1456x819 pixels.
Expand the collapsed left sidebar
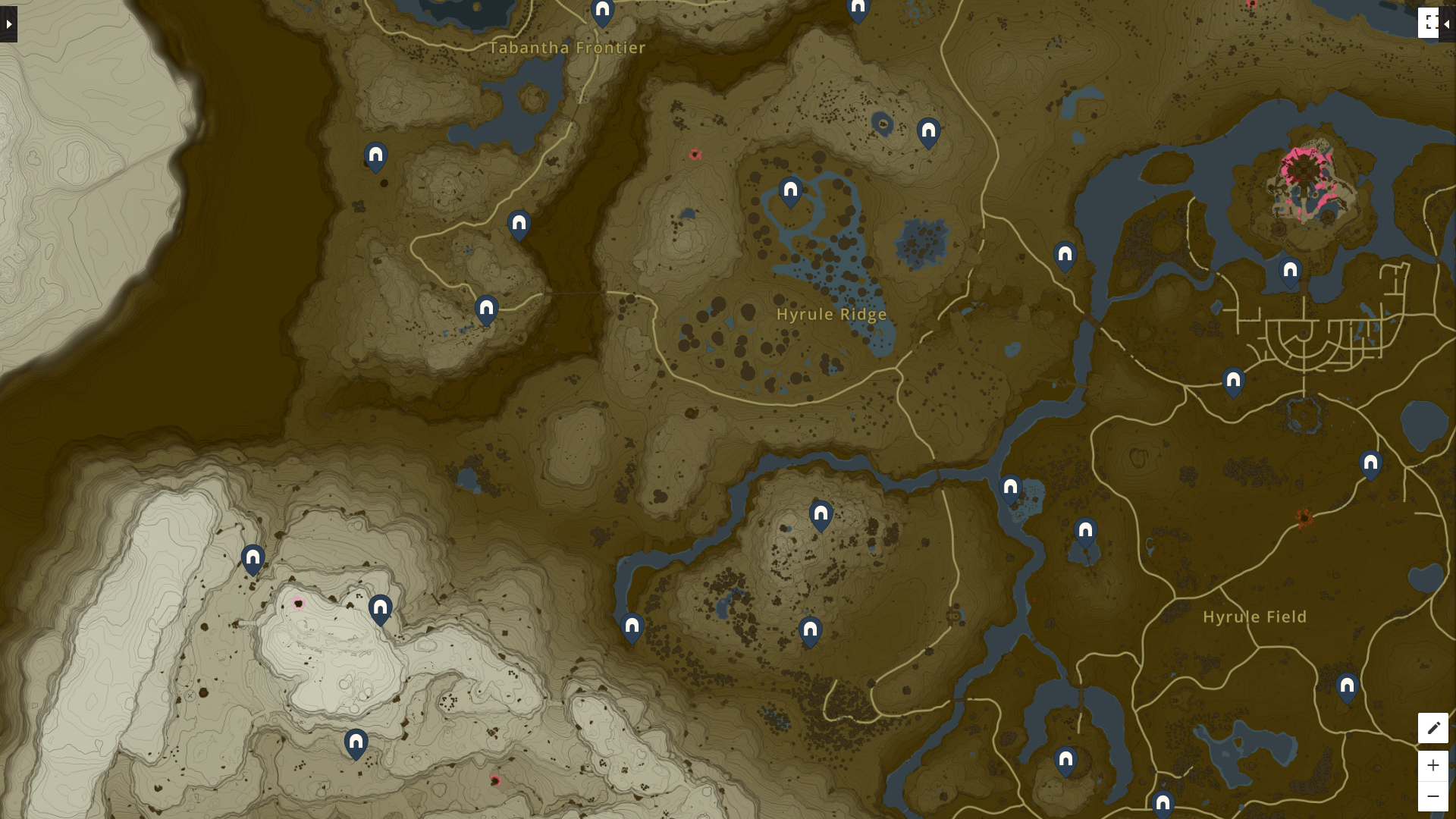[x=8, y=23]
